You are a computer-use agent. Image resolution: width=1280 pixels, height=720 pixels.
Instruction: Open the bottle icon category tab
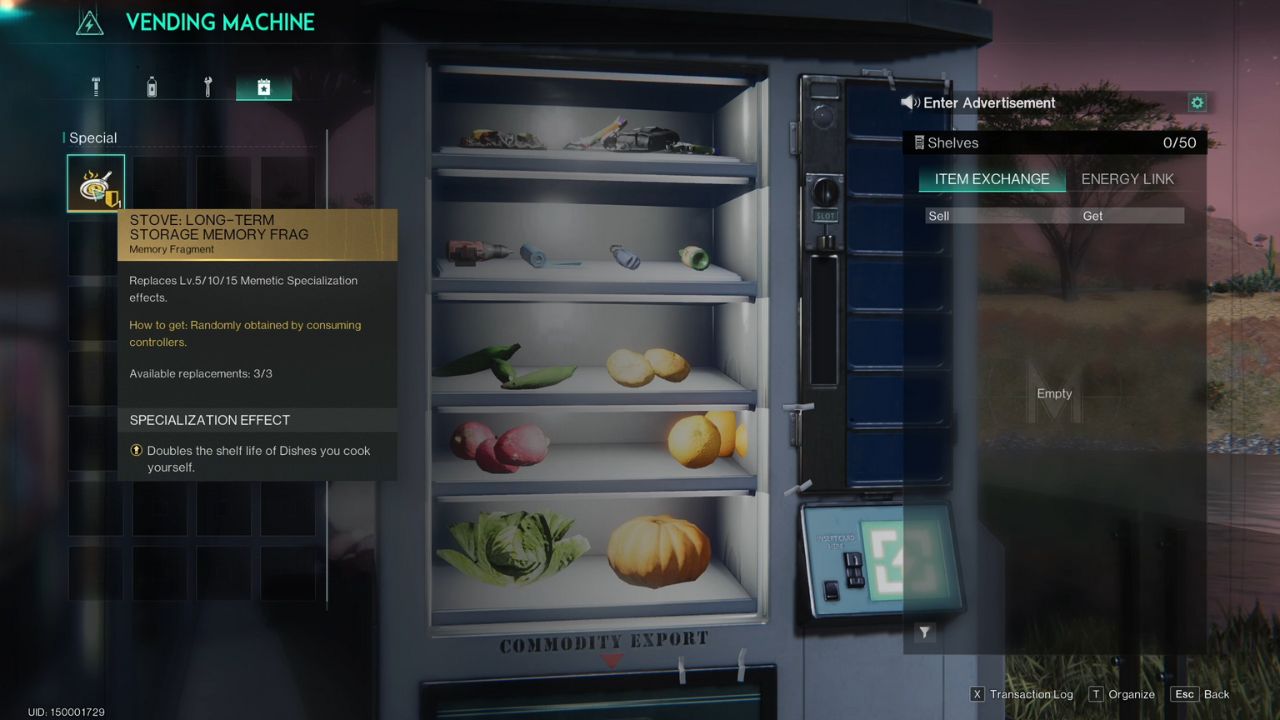point(152,87)
